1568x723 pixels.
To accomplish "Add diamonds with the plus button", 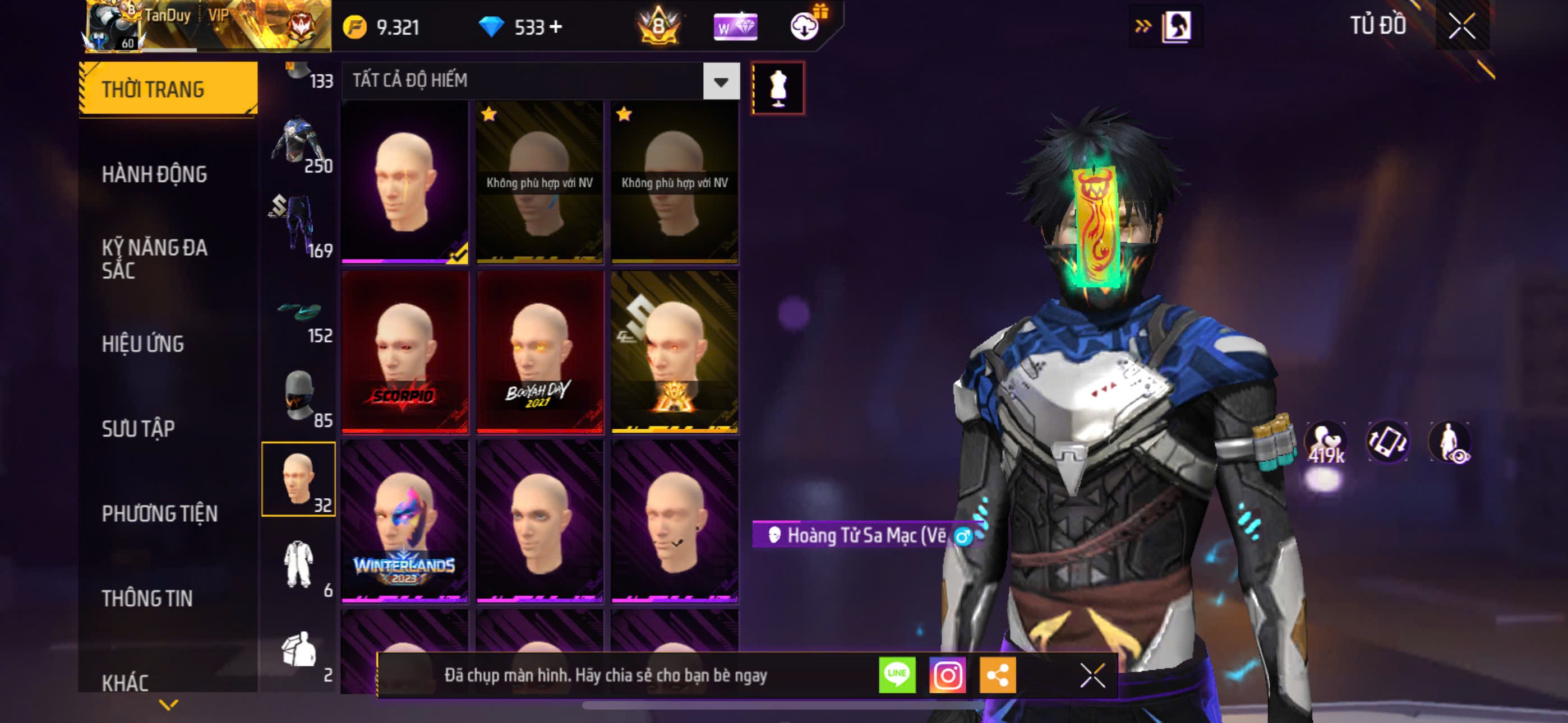I will coord(556,27).
